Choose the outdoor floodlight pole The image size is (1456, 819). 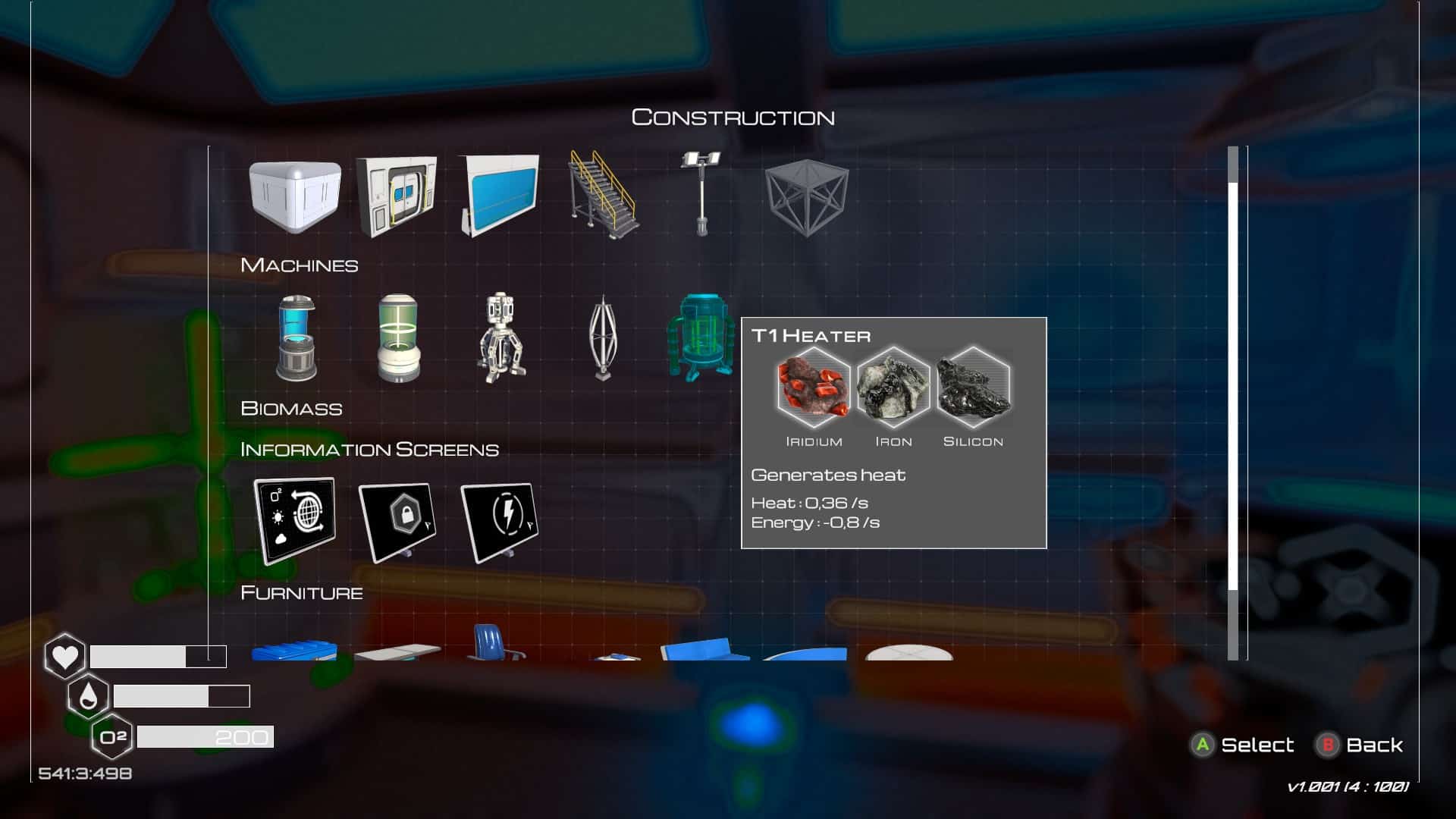pyautogui.click(x=701, y=194)
